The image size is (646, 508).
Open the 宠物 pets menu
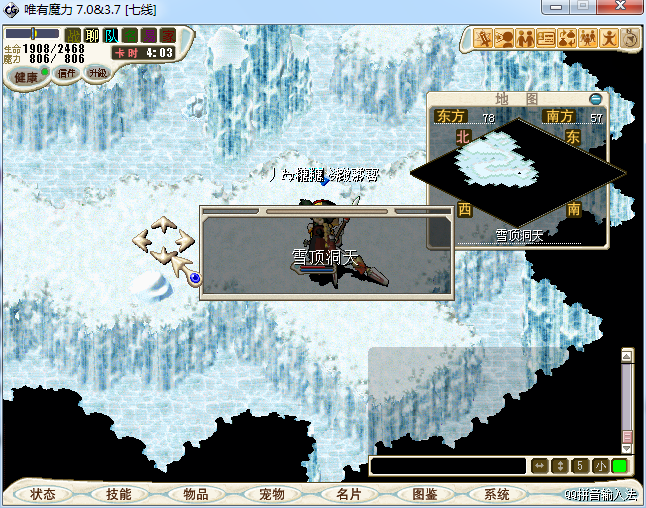tap(271, 494)
